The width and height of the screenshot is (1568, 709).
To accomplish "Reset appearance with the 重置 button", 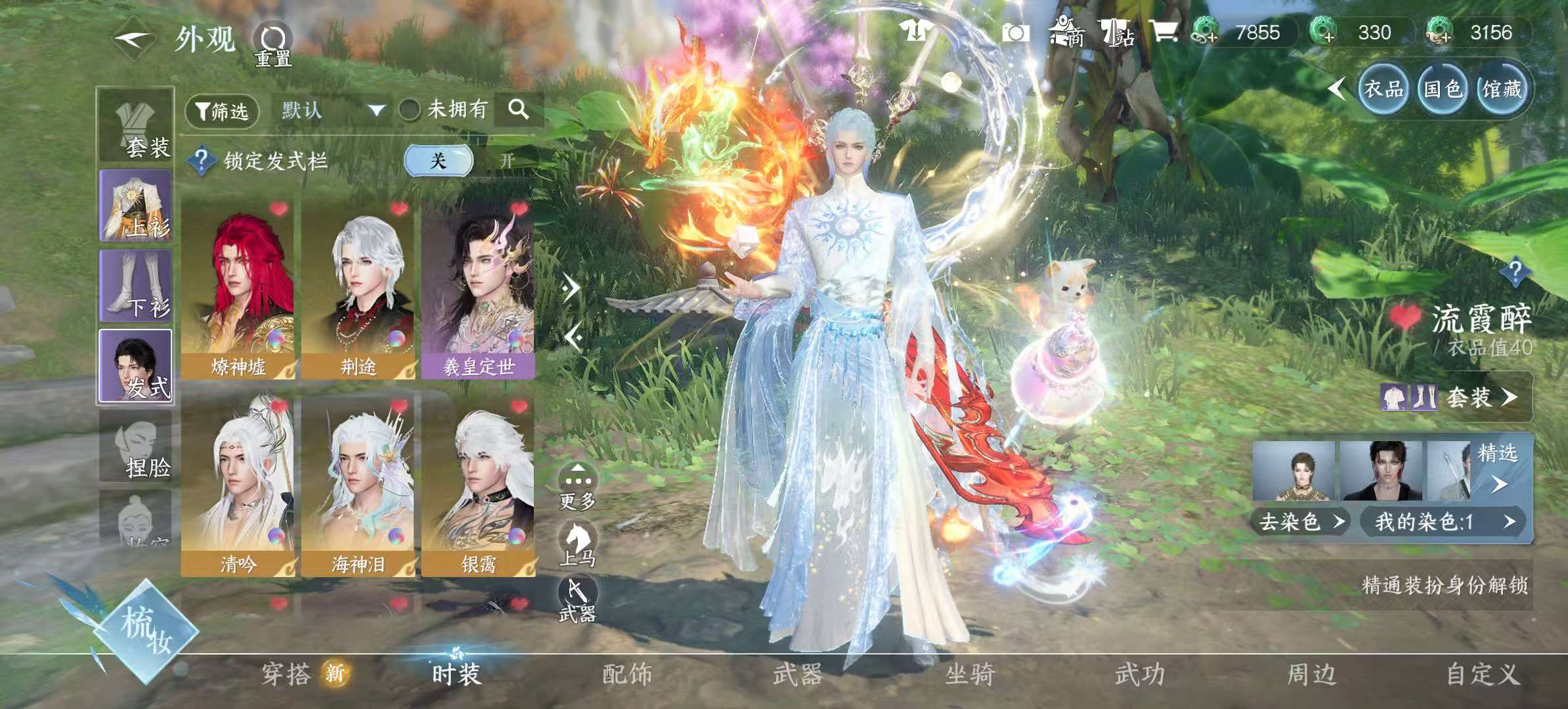I will 272,45.
